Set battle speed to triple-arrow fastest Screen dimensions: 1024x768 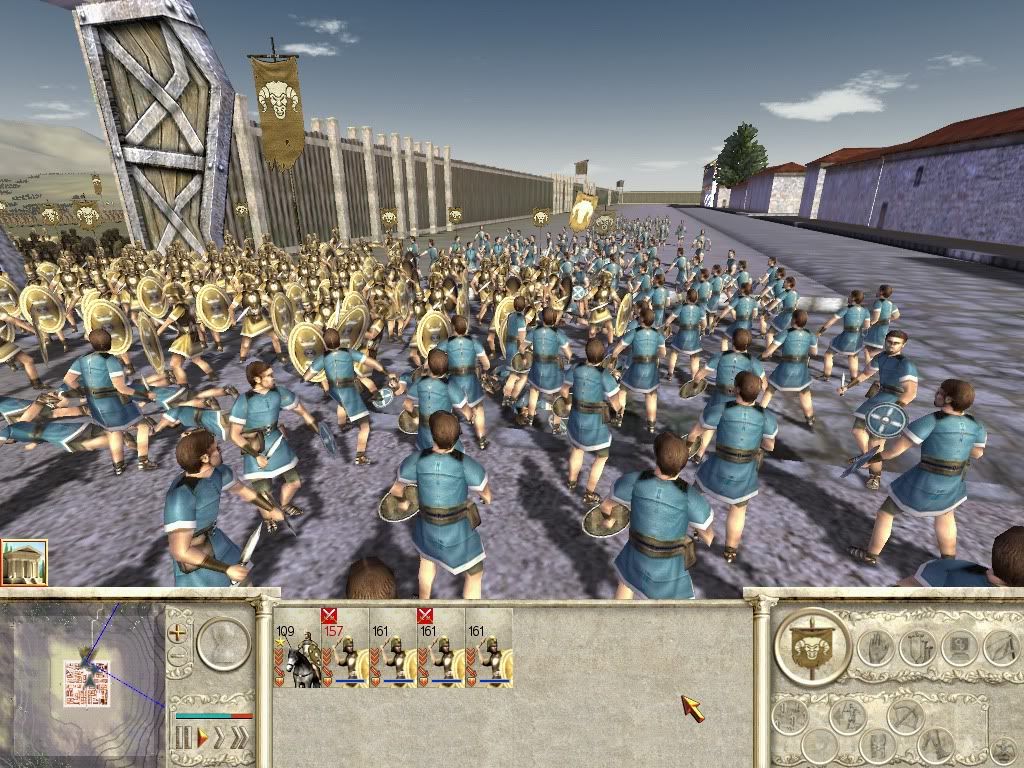pos(240,739)
